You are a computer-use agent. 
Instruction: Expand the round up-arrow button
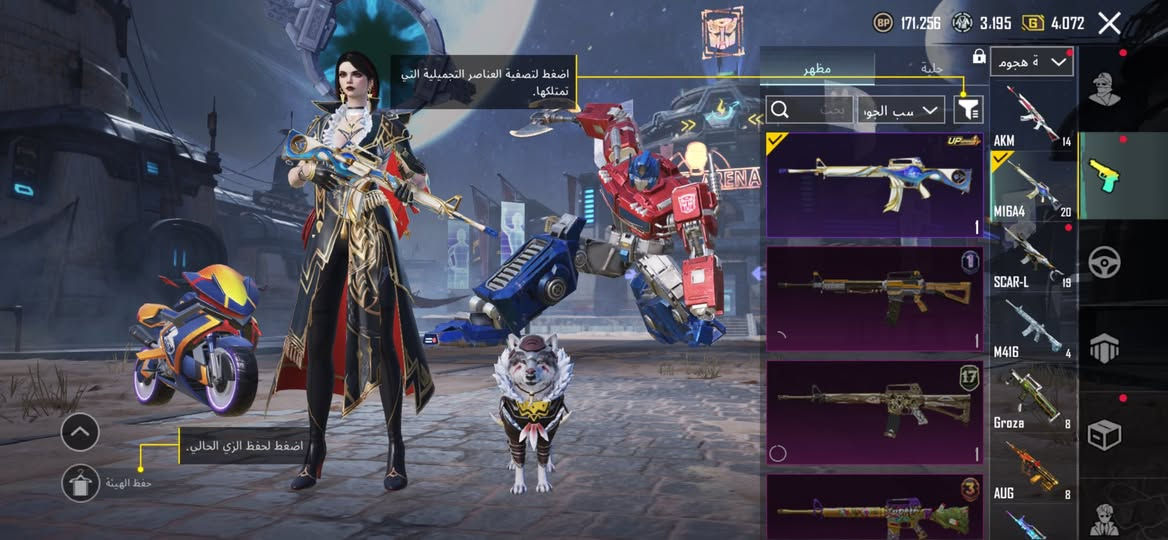coord(80,432)
